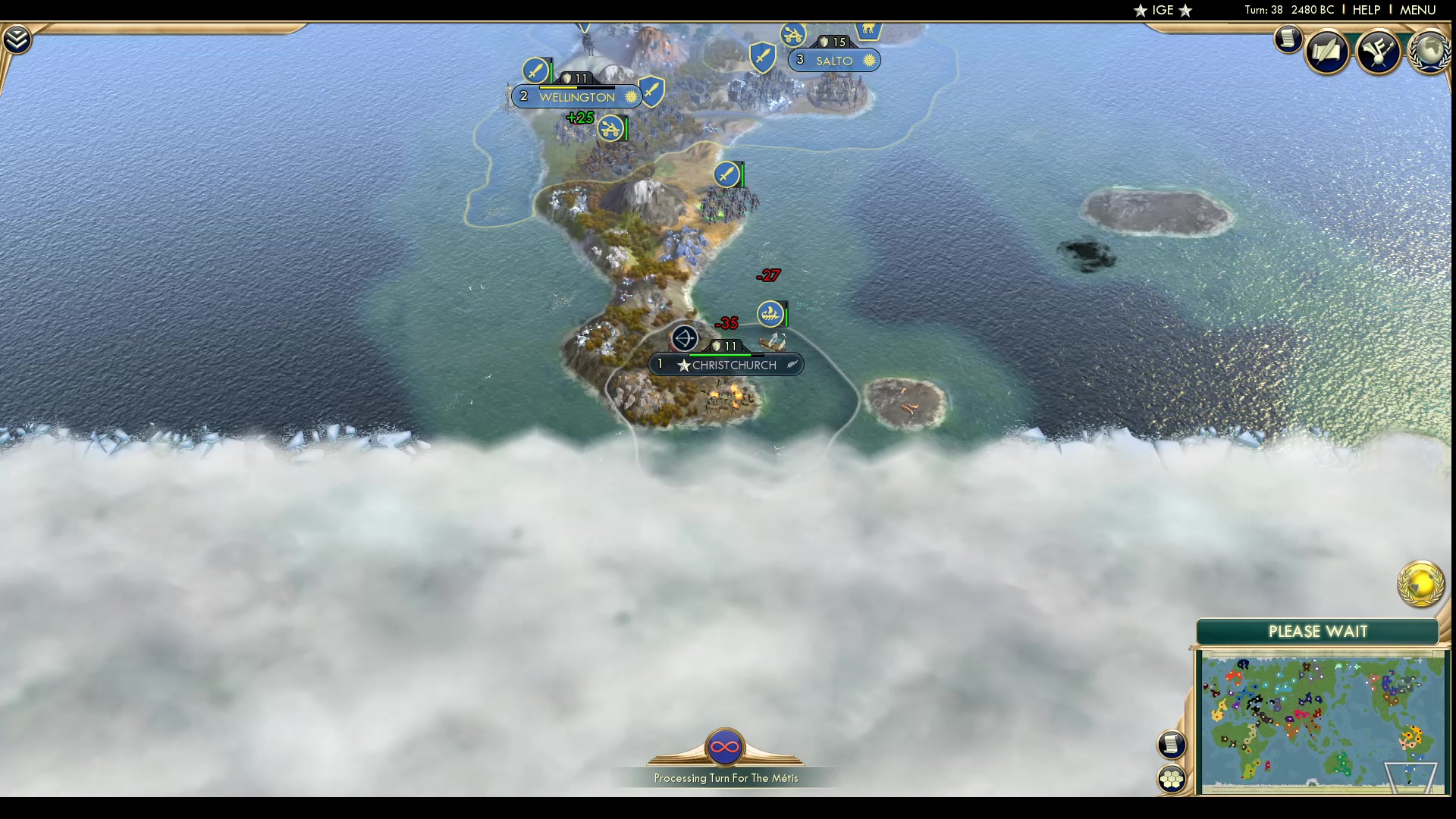Open the Culture overview with the music note icon
The width and height of the screenshot is (1456, 819).
(x=1380, y=51)
